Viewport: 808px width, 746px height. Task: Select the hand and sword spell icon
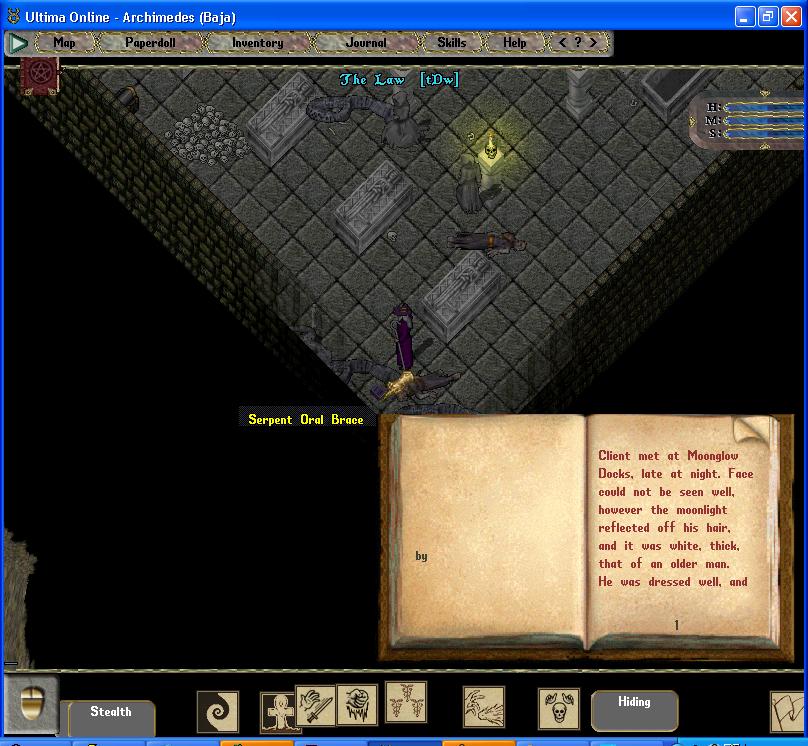pyautogui.click(x=315, y=705)
